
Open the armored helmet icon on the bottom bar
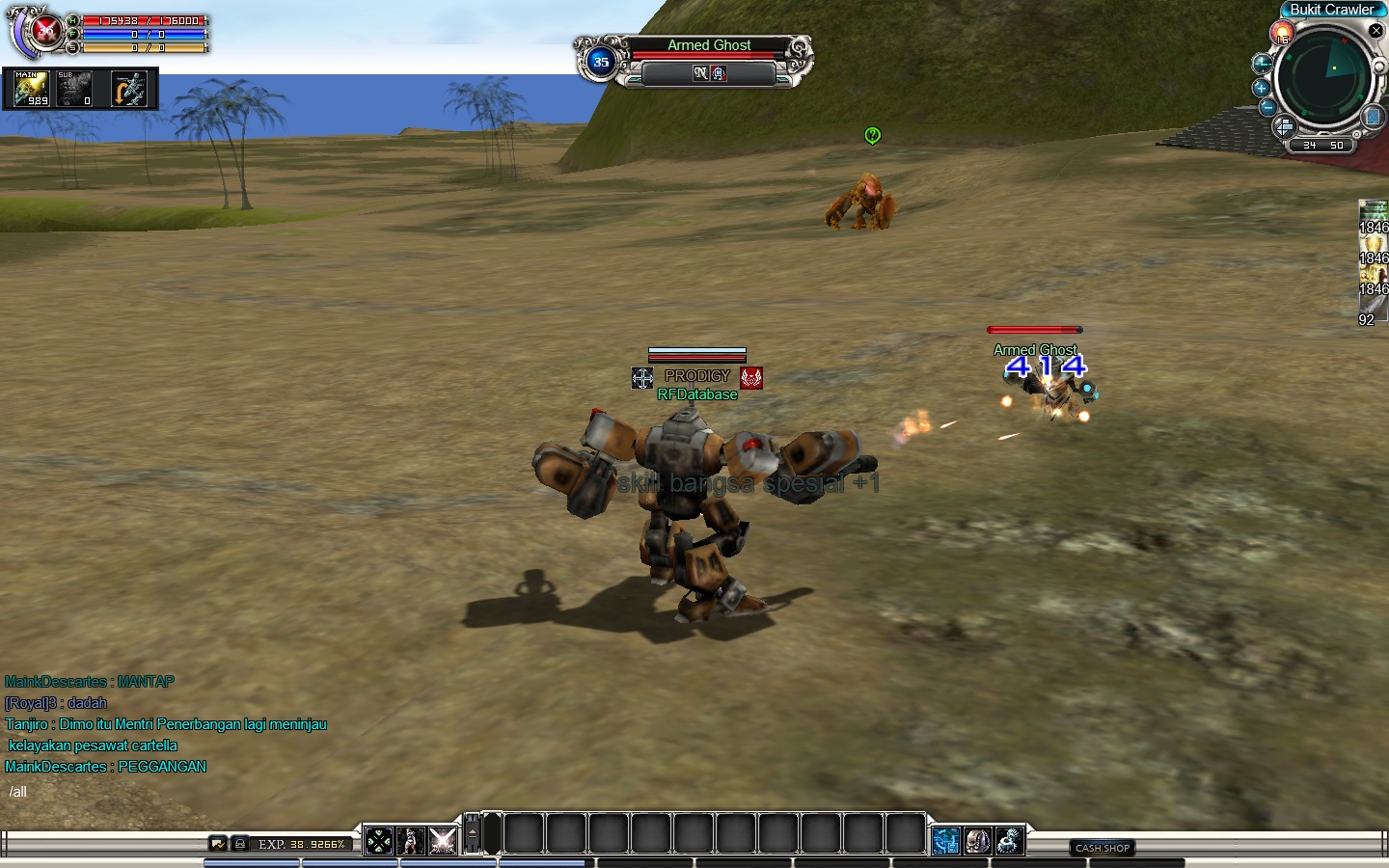coord(977,841)
